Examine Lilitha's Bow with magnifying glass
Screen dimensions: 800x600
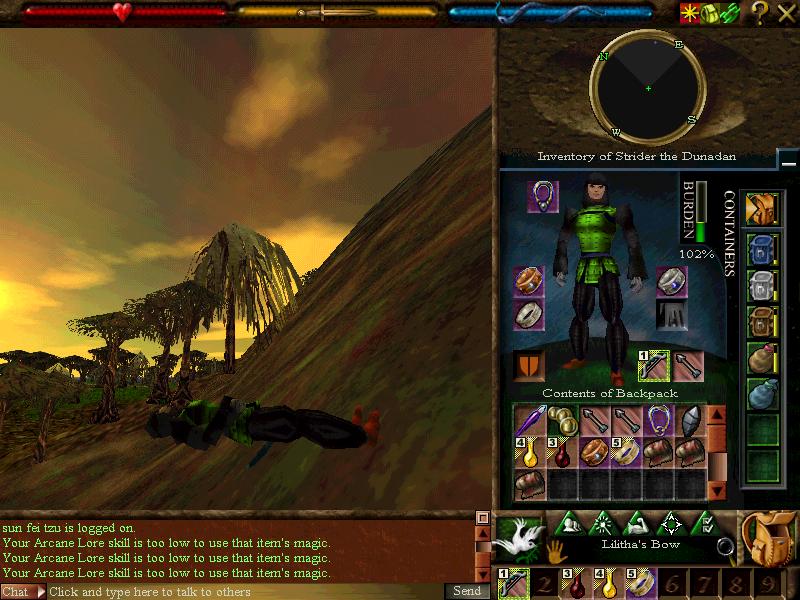(x=726, y=546)
